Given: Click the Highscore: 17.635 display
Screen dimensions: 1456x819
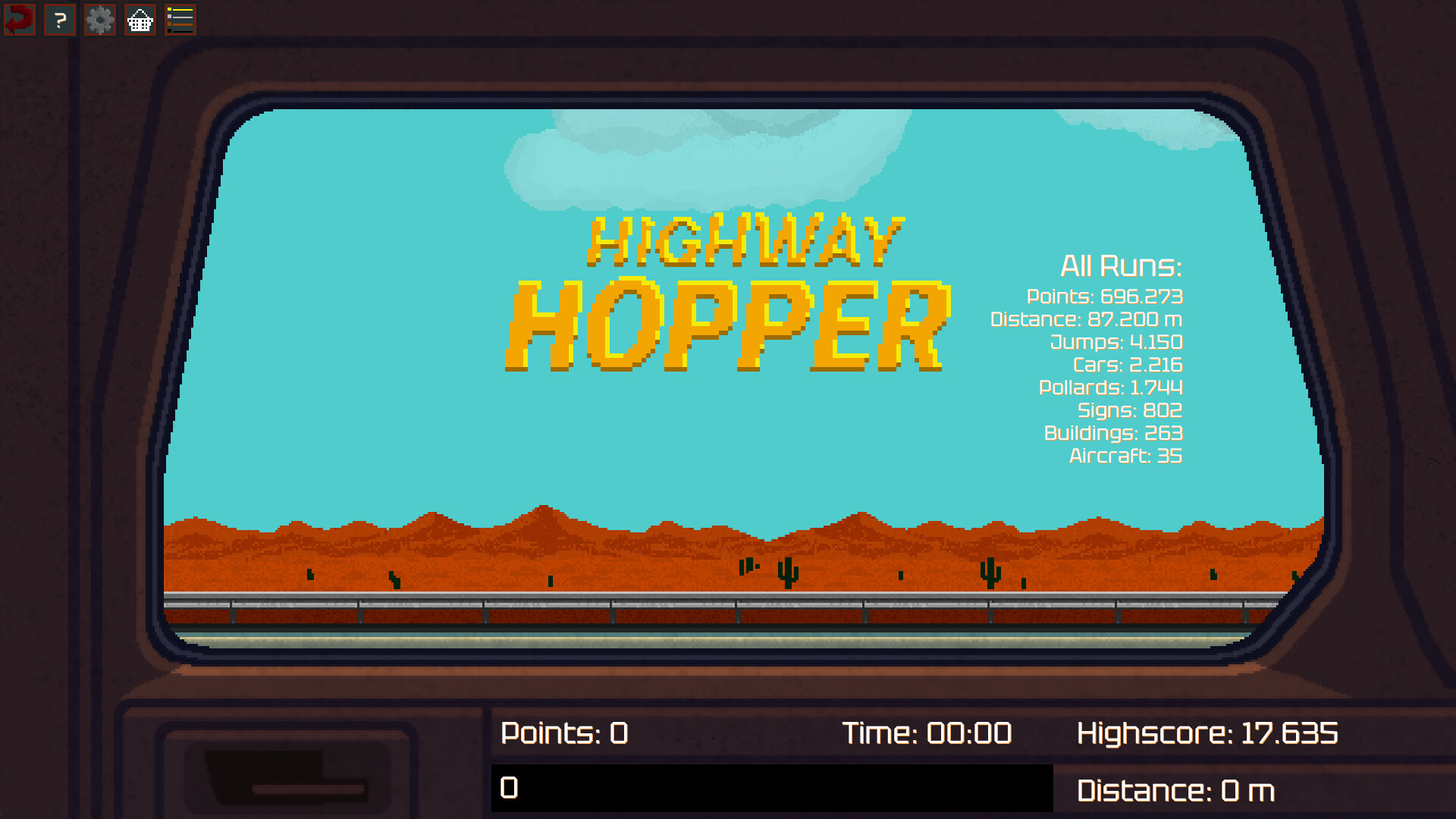Looking at the screenshot, I should (1209, 733).
